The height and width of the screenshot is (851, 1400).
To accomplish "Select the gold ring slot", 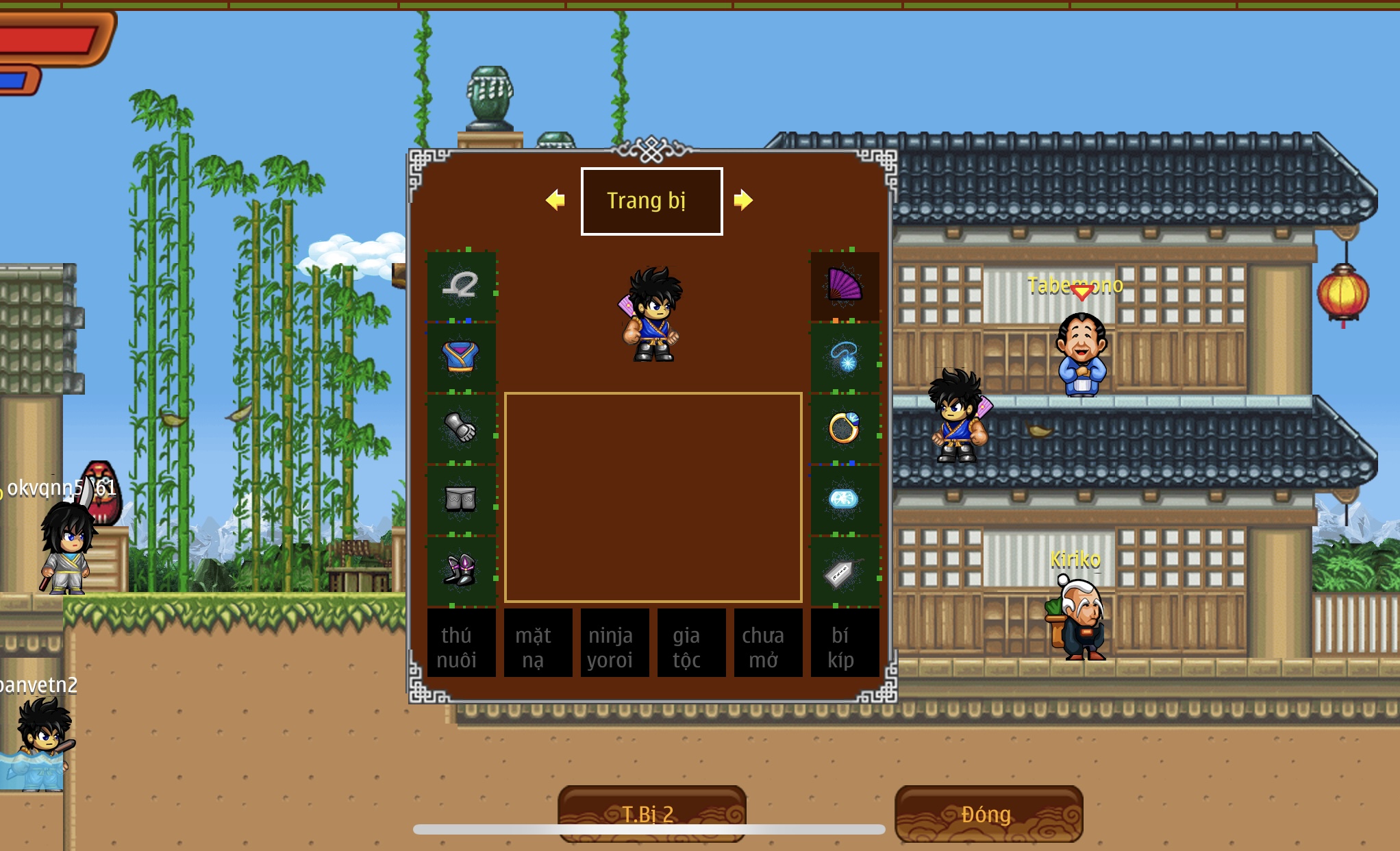I will click(845, 428).
